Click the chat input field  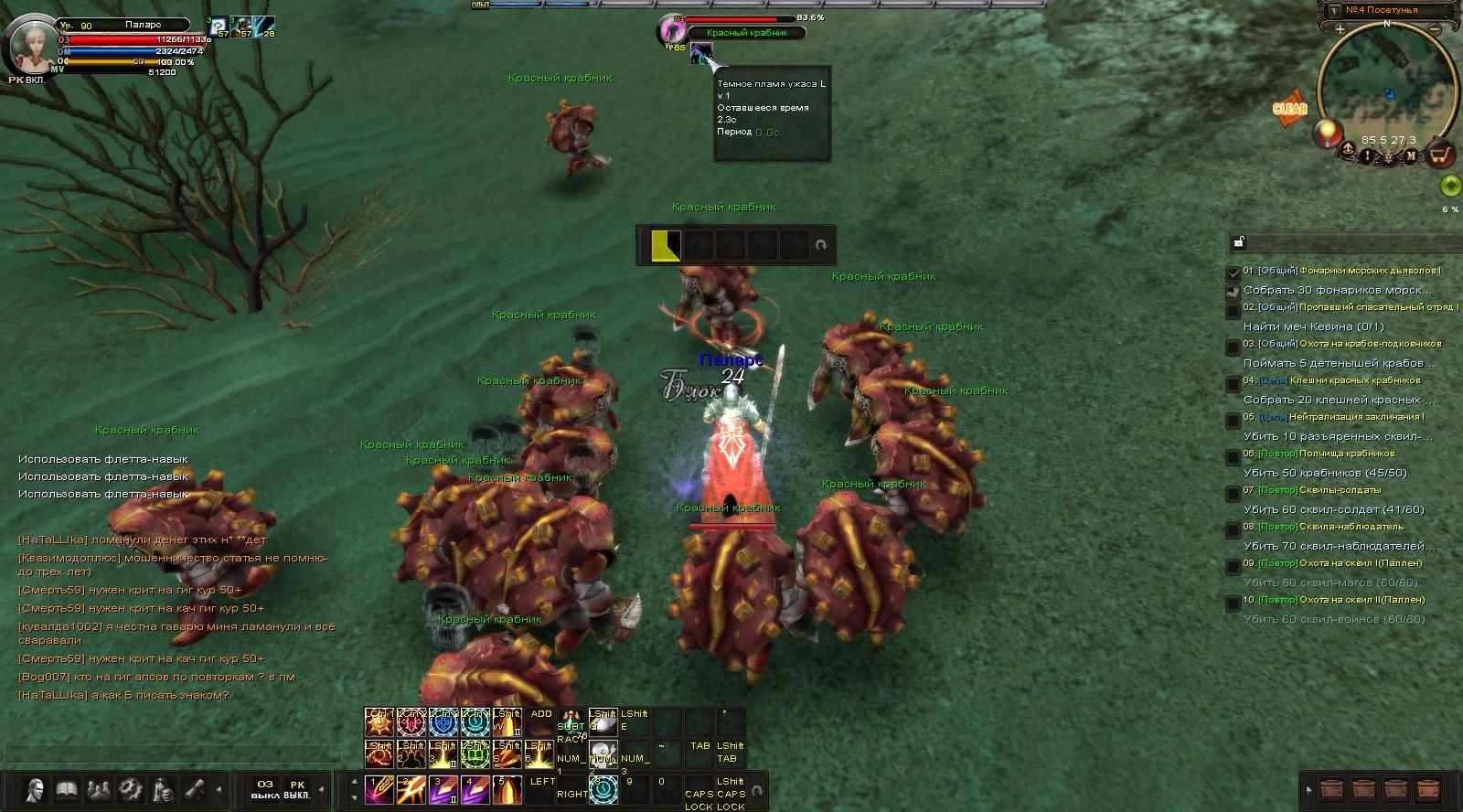[174, 753]
